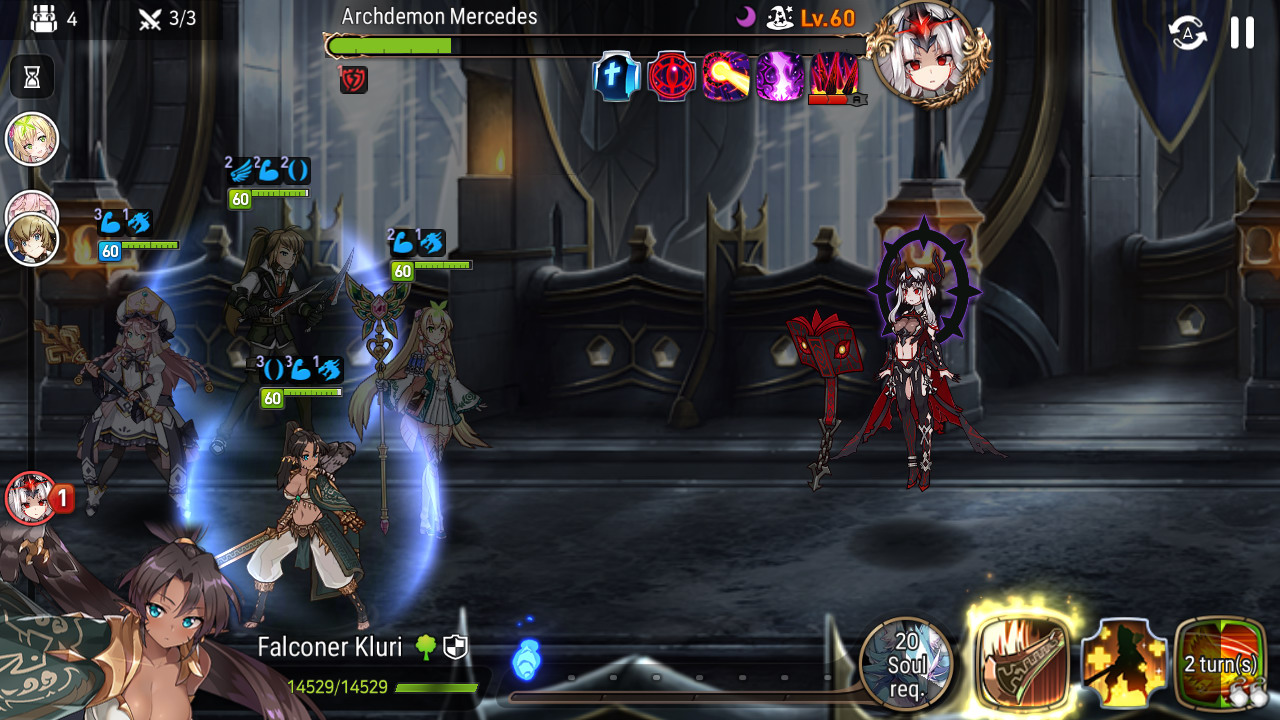Viewport: 1280px width, 720px height.
Task: Tap the blonde hero turn portrait
Action: tap(32, 240)
